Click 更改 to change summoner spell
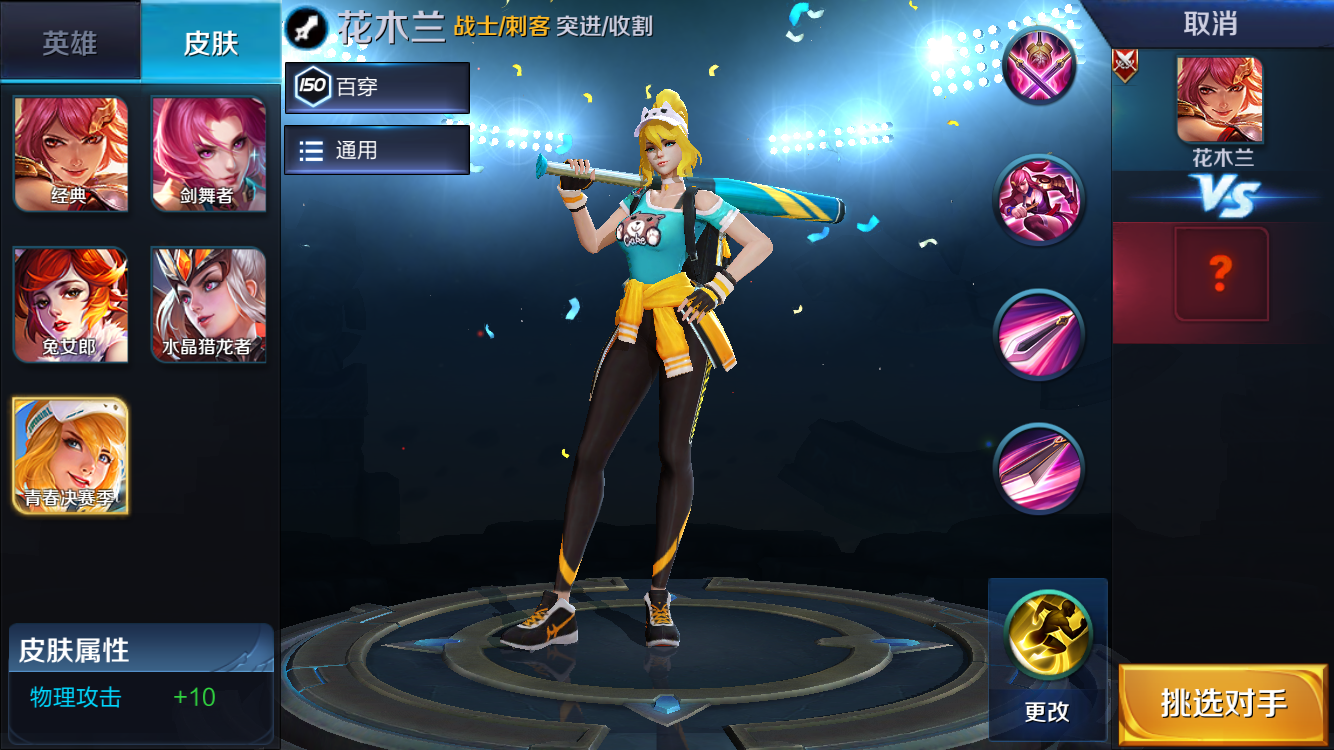1334x750 pixels. [x=1047, y=712]
